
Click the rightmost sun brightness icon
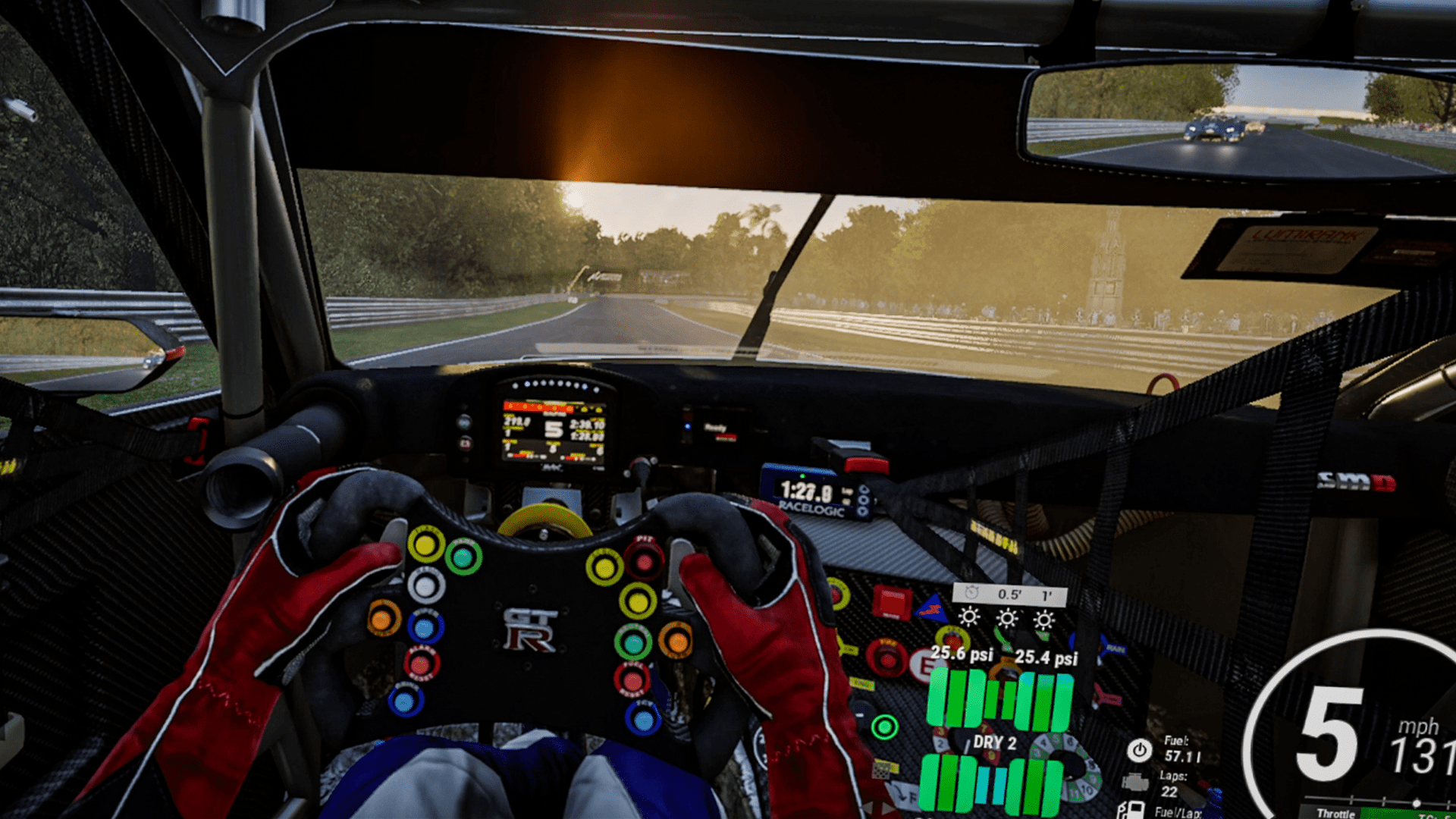[x=1044, y=620]
